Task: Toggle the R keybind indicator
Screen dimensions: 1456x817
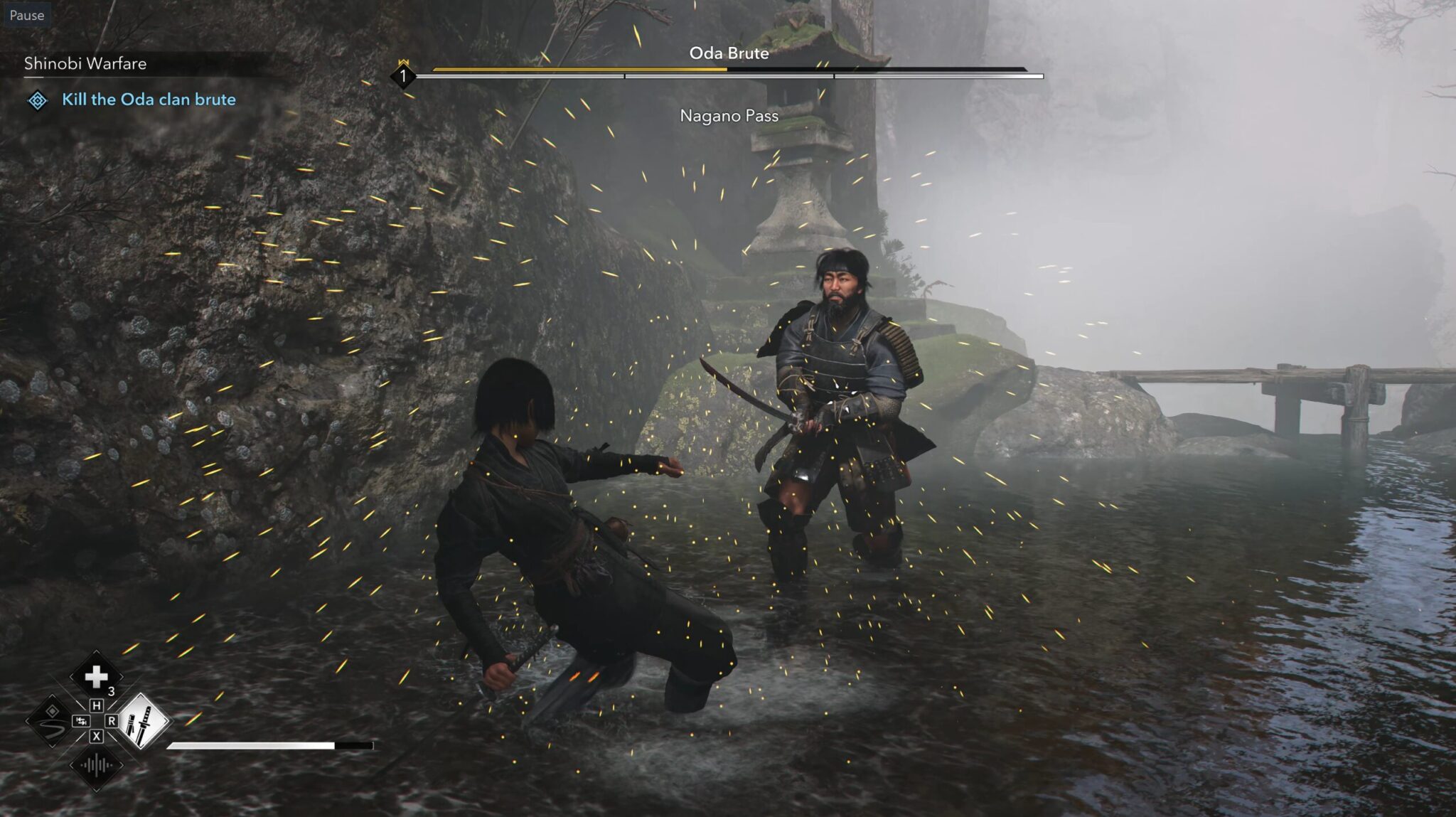Action: pyautogui.click(x=112, y=722)
